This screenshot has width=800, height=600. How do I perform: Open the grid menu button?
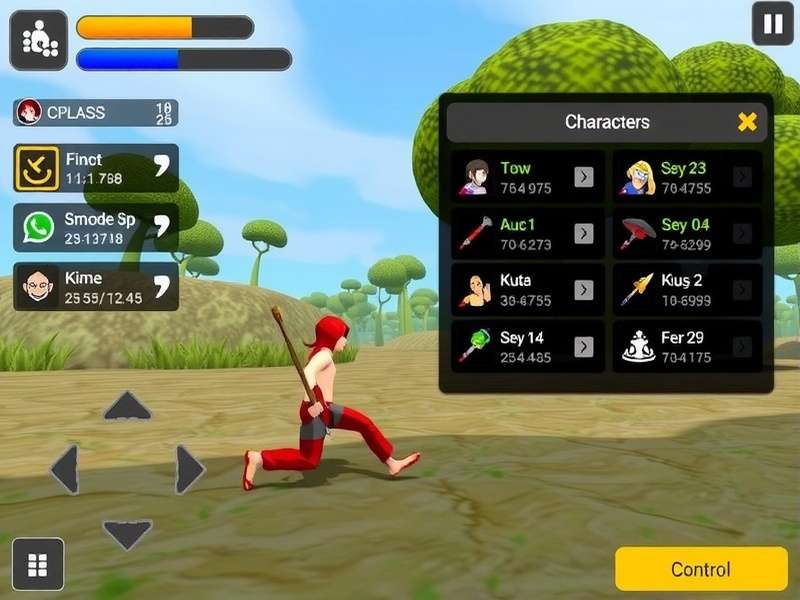coord(38,565)
